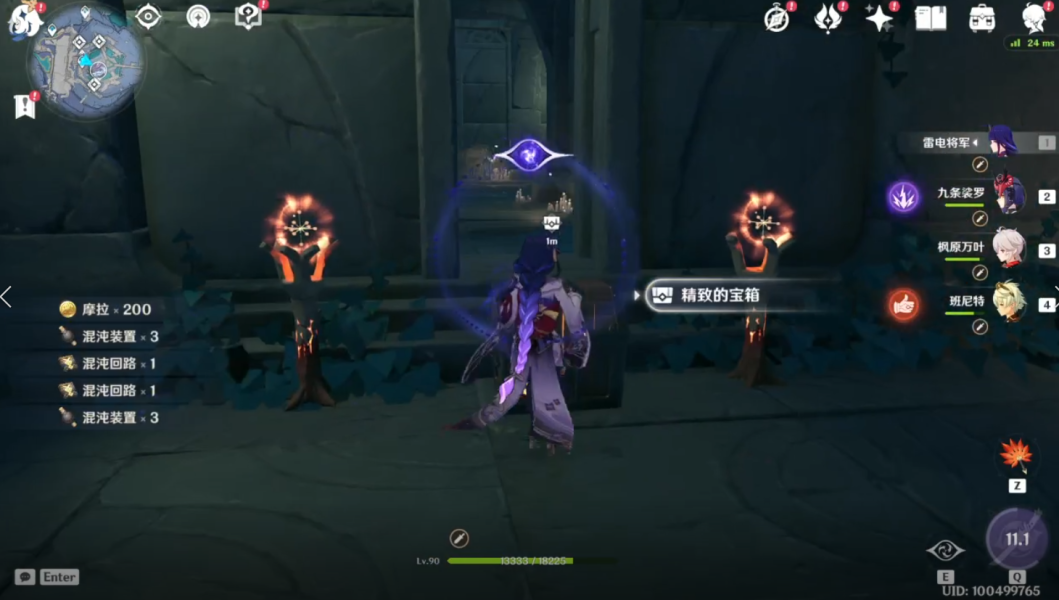Activate the eye-shaped elemental sight icon
This screenshot has width=1059, height=600.
tap(149, 17)
